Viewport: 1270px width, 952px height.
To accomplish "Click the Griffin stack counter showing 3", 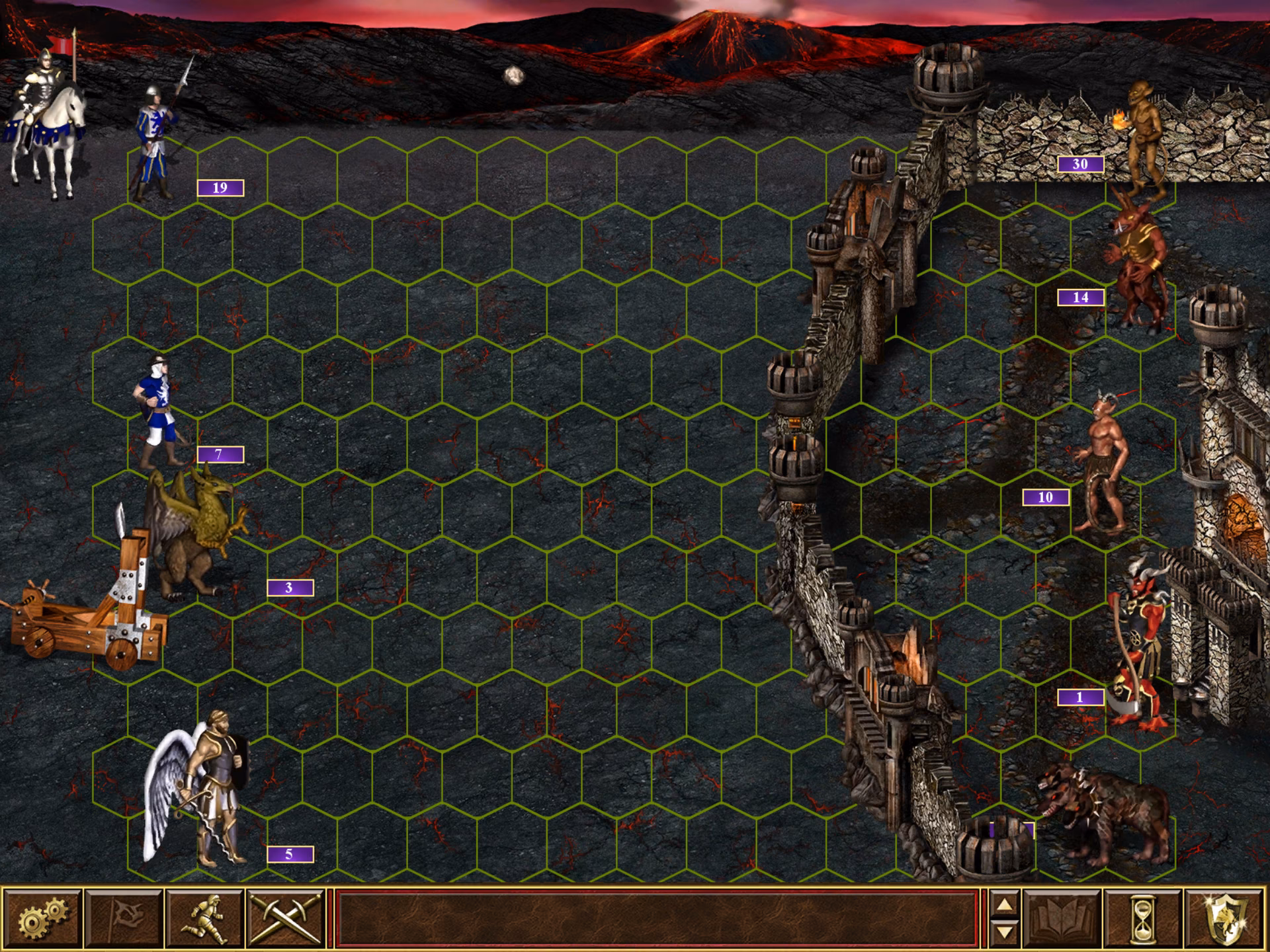I will pyautogui.click(x=287, y=587).
